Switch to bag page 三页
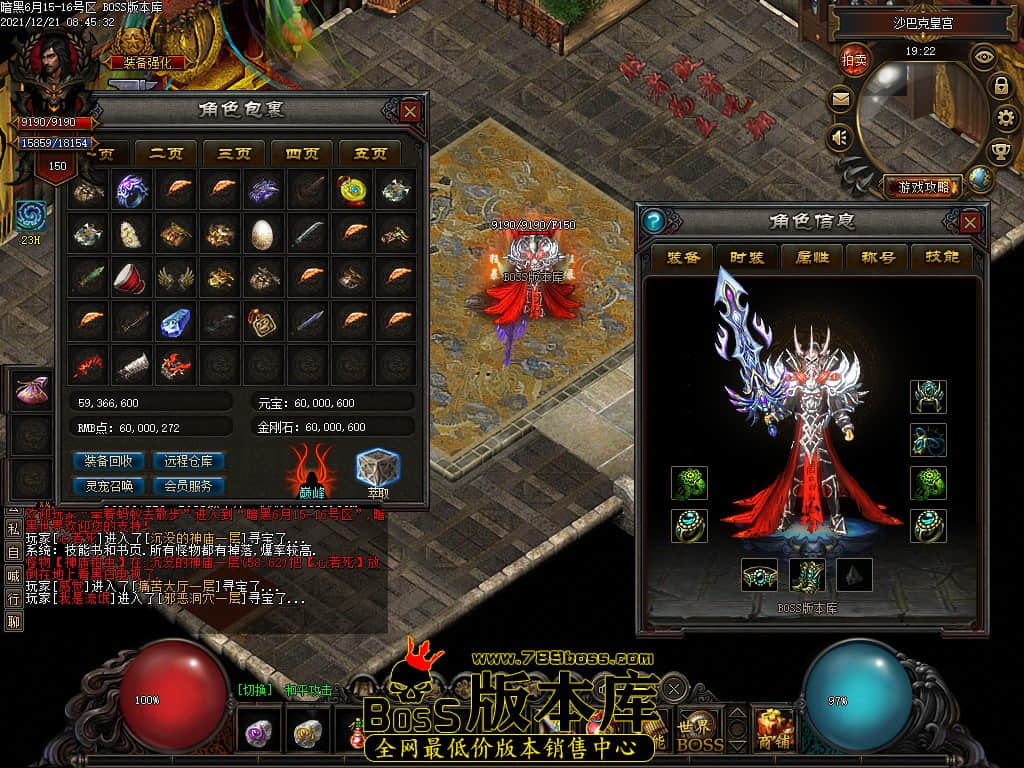Image resolution: width=1024 pixels, height=768 pixels. click(x=233, y=153)
